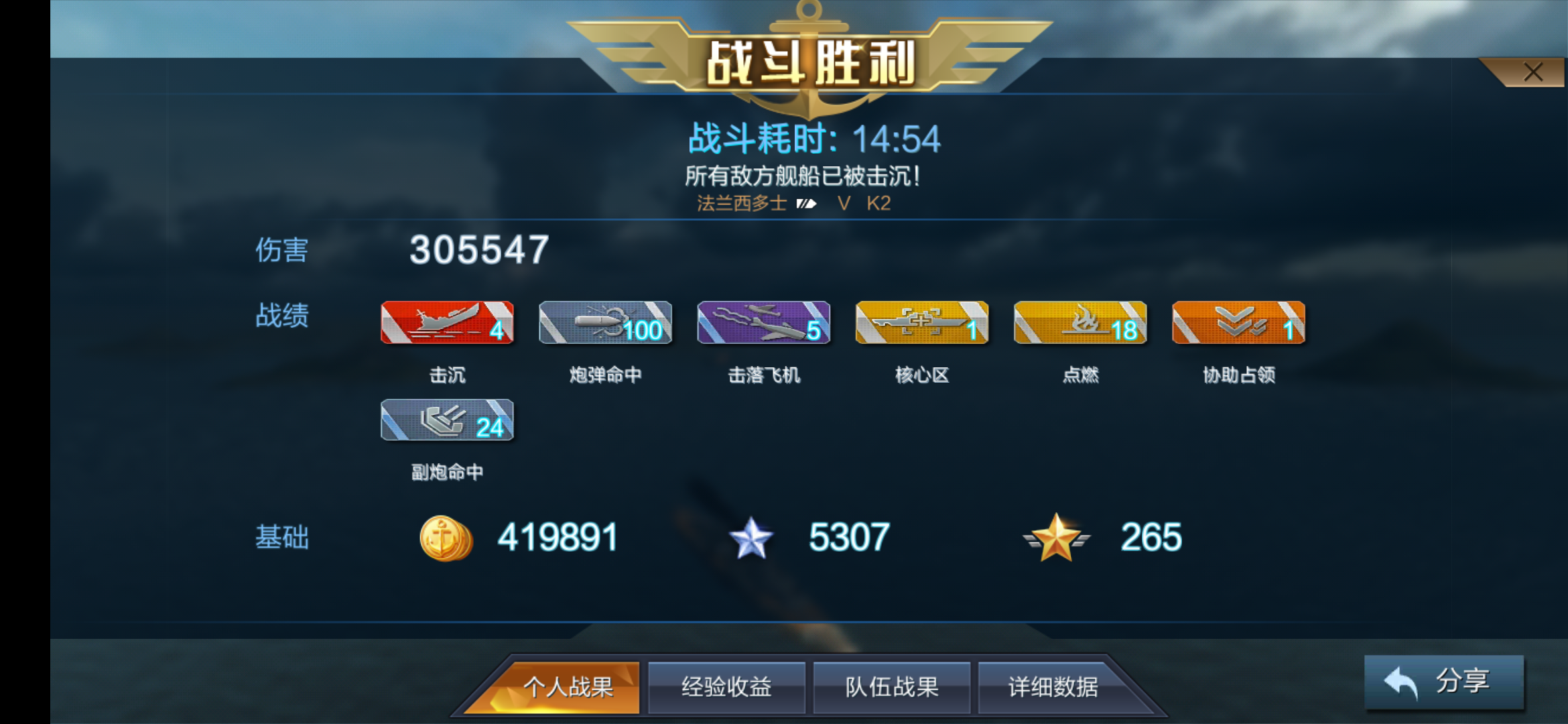Click the 点燃 ignite badge showing 18
The height and width of the screenshot is (724, 1568).
click(1080, 324)
